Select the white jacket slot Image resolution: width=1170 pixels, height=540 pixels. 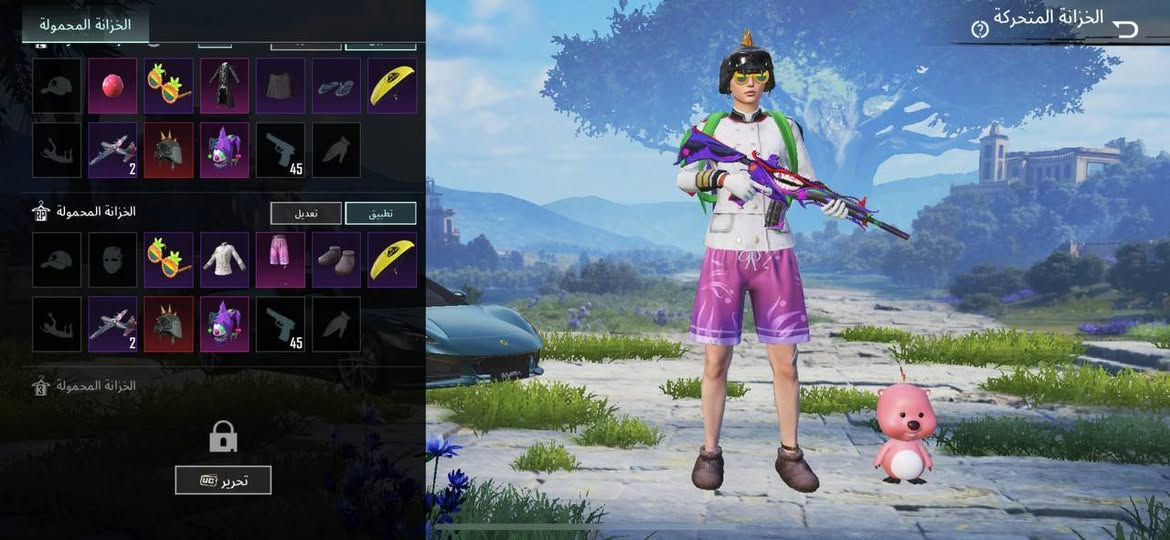(224, 260)
